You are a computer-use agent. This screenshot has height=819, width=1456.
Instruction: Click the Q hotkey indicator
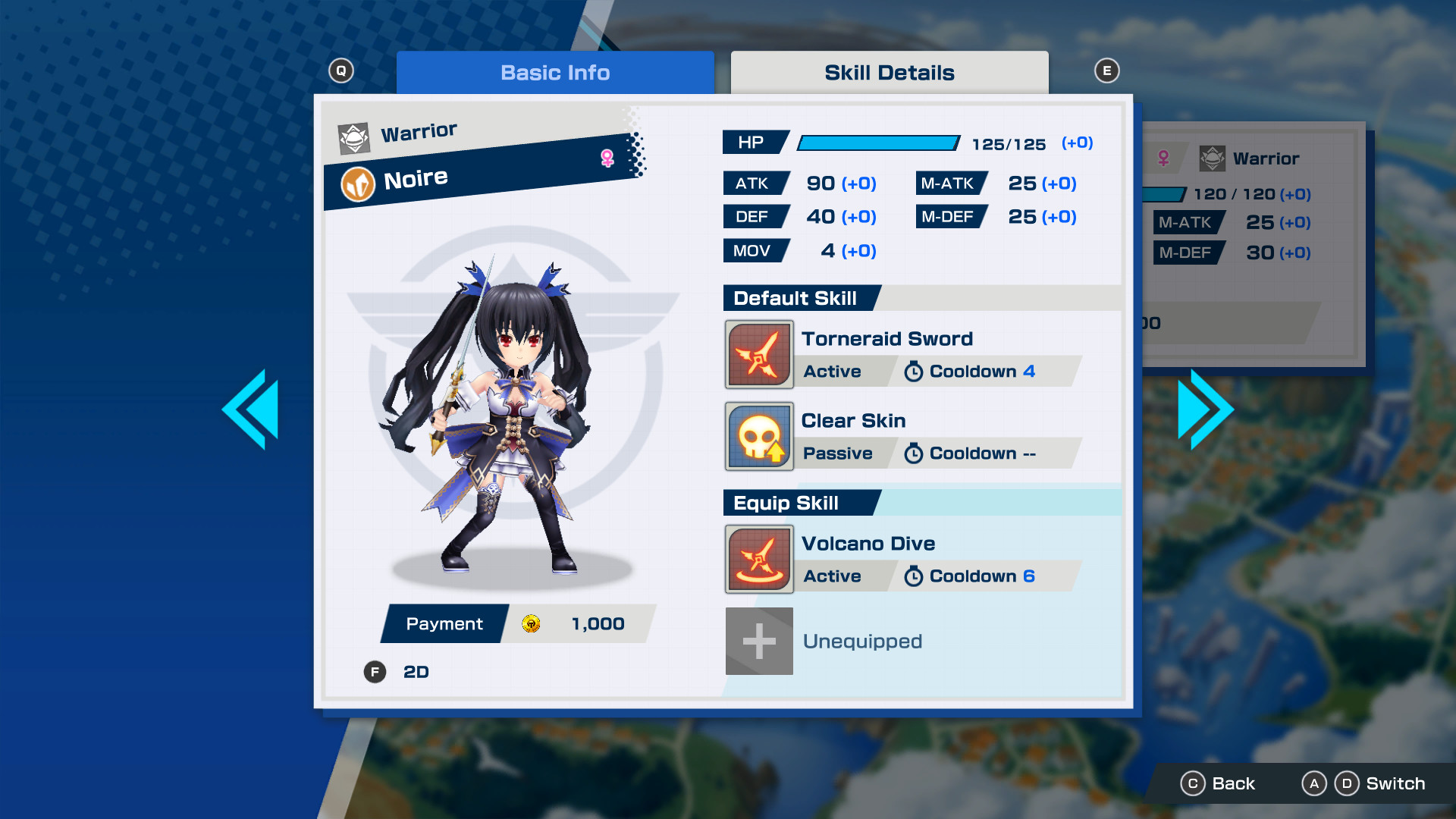point(341,69)
